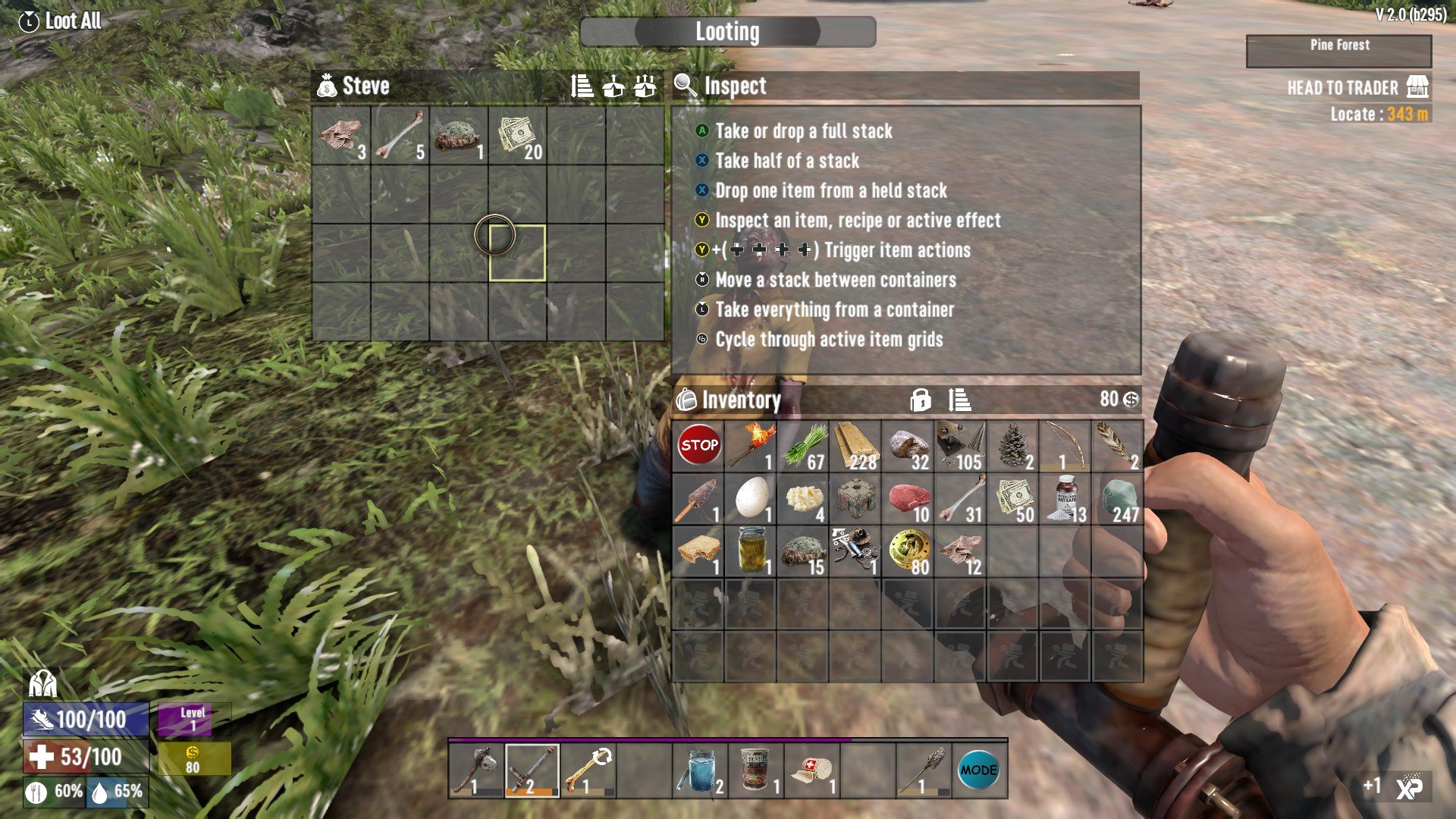Image resolution: width=1456 pixels, height=819 pixels.
Task: Click the blue MODE button on hotbar
Action: (x=978, y=770)
